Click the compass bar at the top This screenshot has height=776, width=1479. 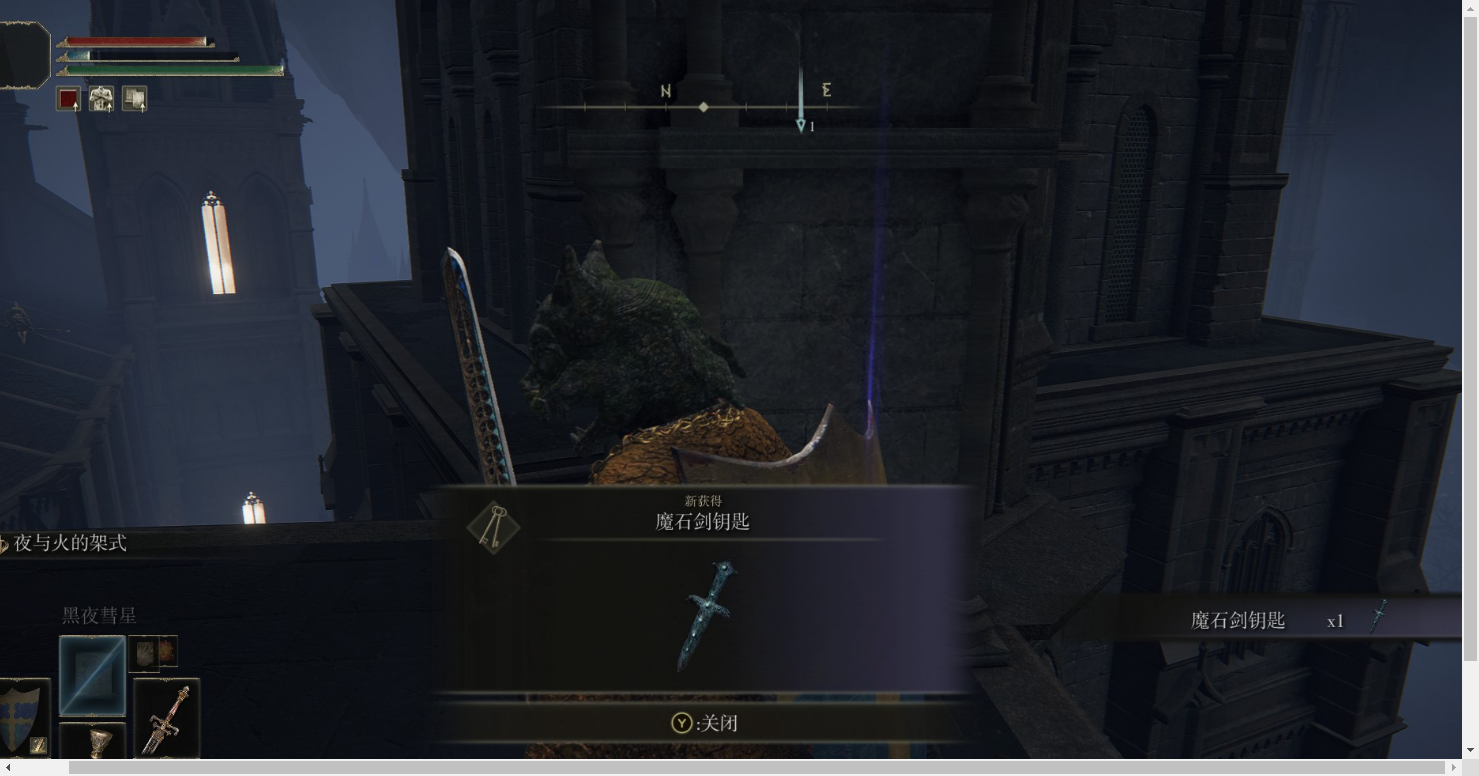[x=704, y=106]
